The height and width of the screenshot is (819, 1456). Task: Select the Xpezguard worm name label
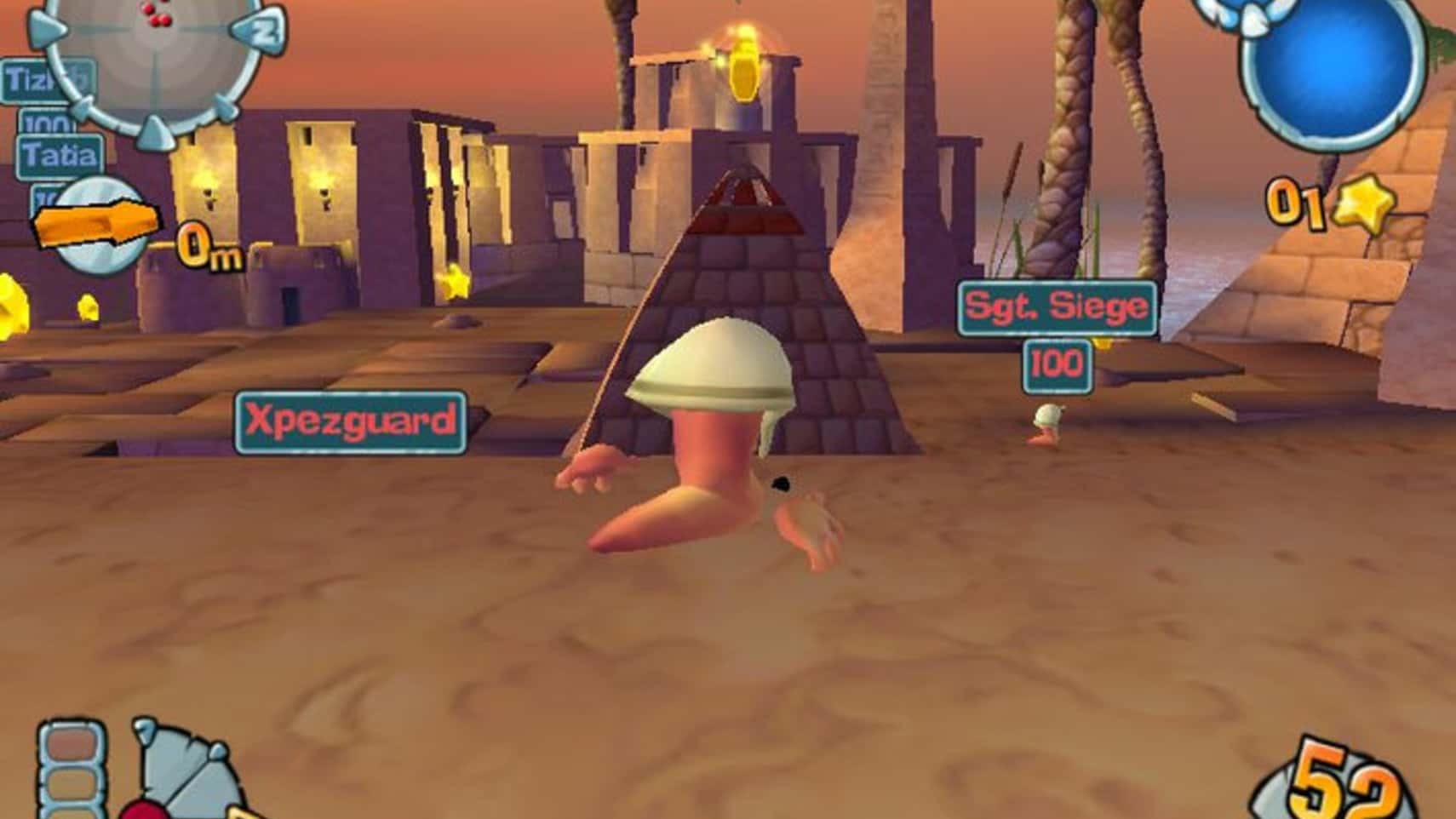350,421
